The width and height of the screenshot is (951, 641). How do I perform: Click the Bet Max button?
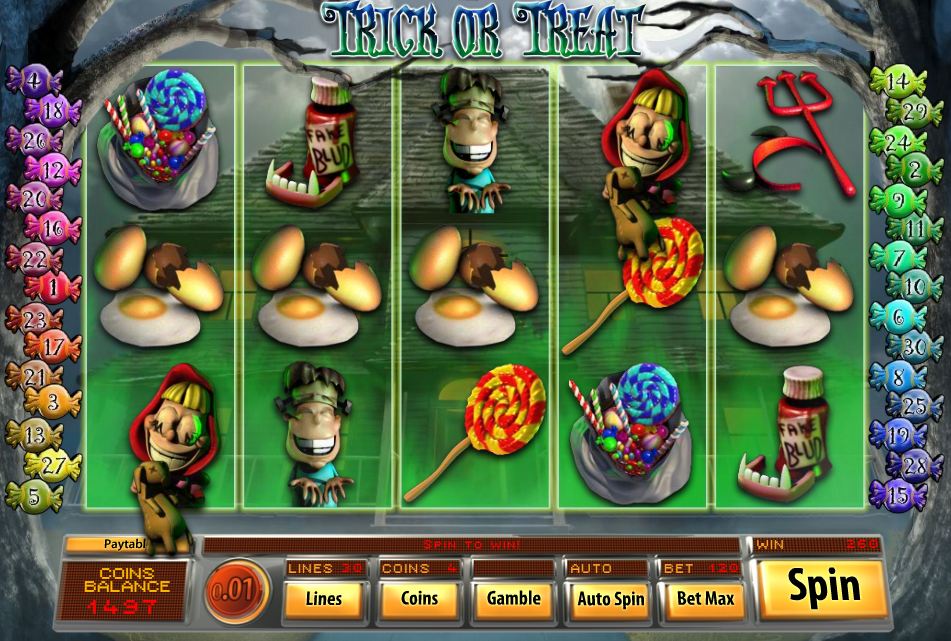point(705,599)
